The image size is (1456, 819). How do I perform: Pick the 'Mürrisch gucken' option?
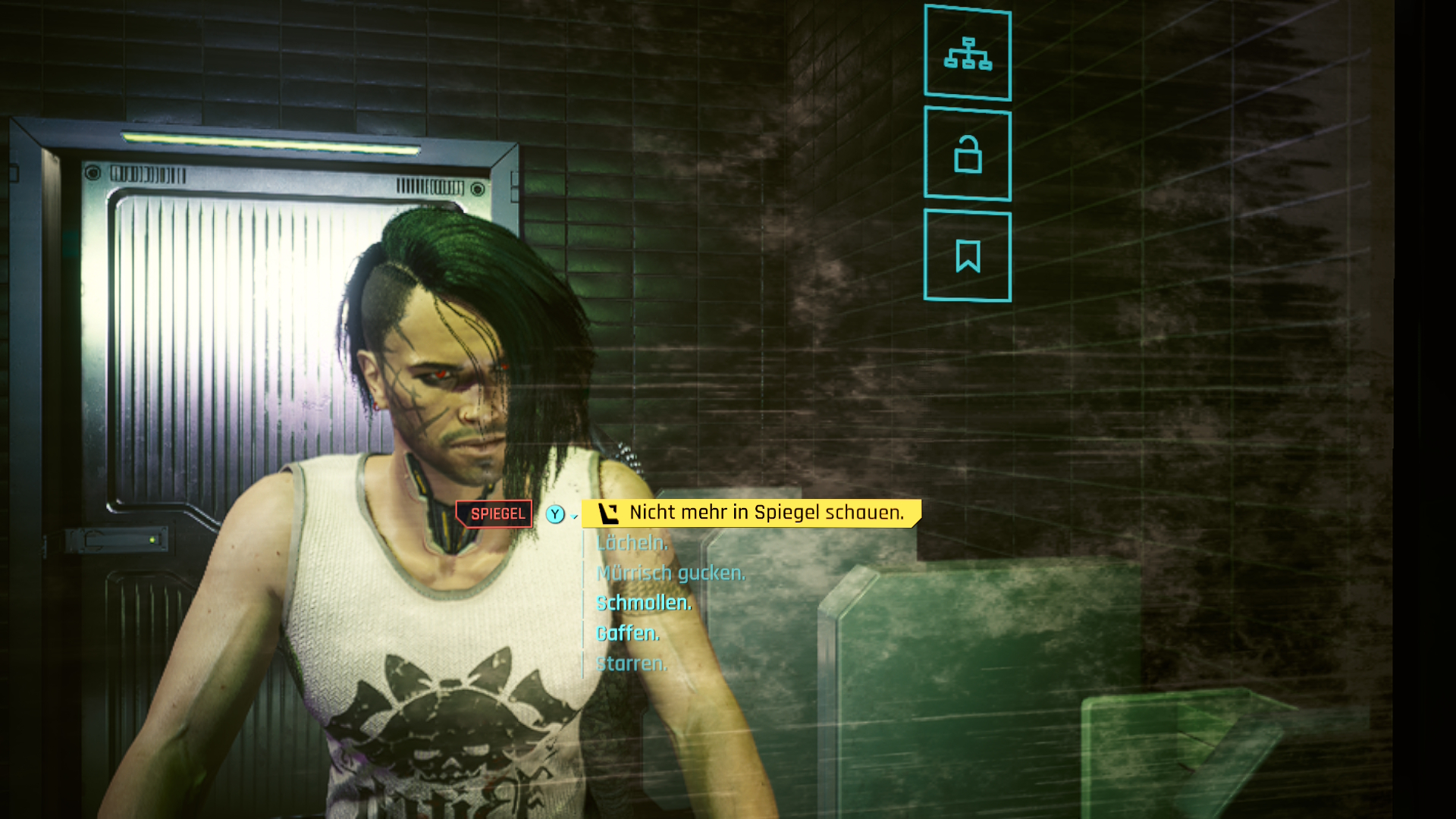[670, 573]
